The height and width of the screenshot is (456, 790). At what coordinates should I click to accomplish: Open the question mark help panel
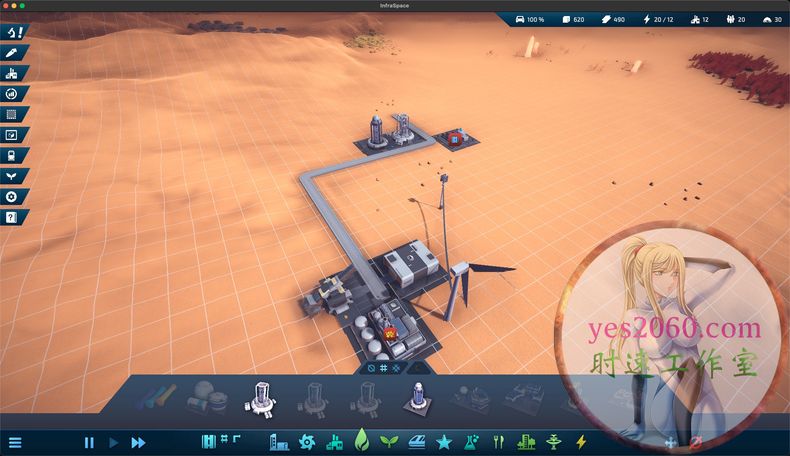(x=13, y=217)
